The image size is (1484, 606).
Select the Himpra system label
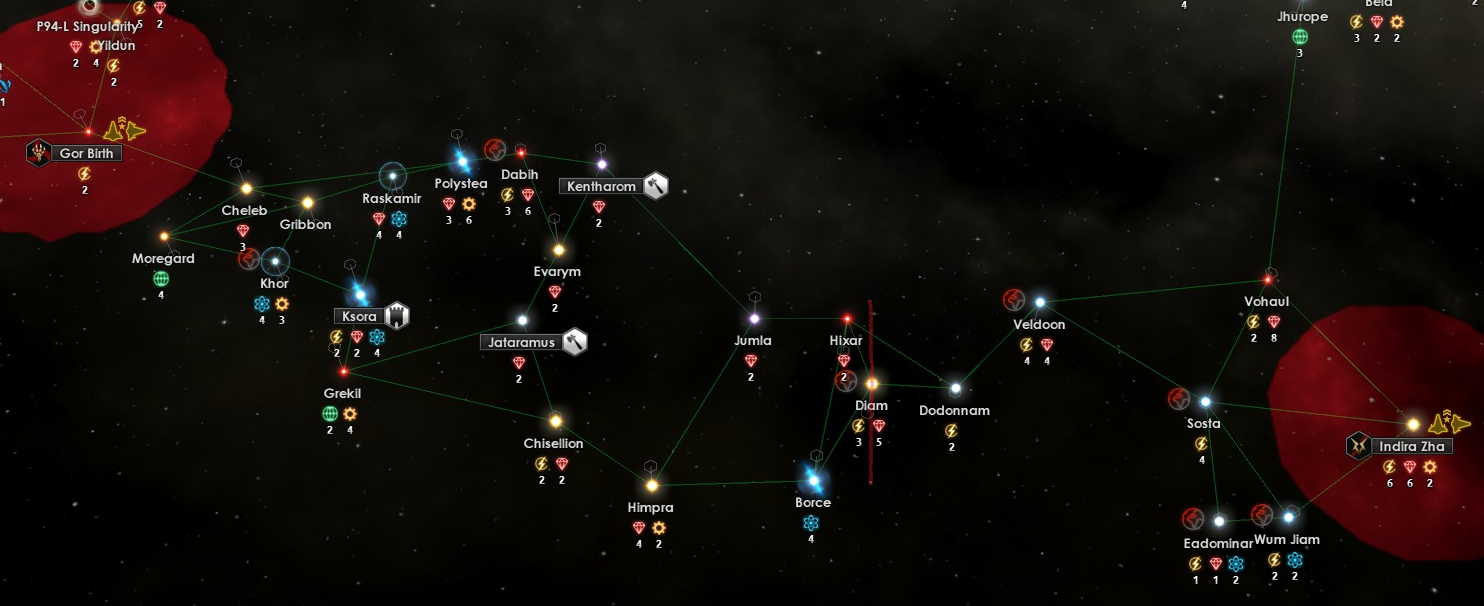point(650,507)
